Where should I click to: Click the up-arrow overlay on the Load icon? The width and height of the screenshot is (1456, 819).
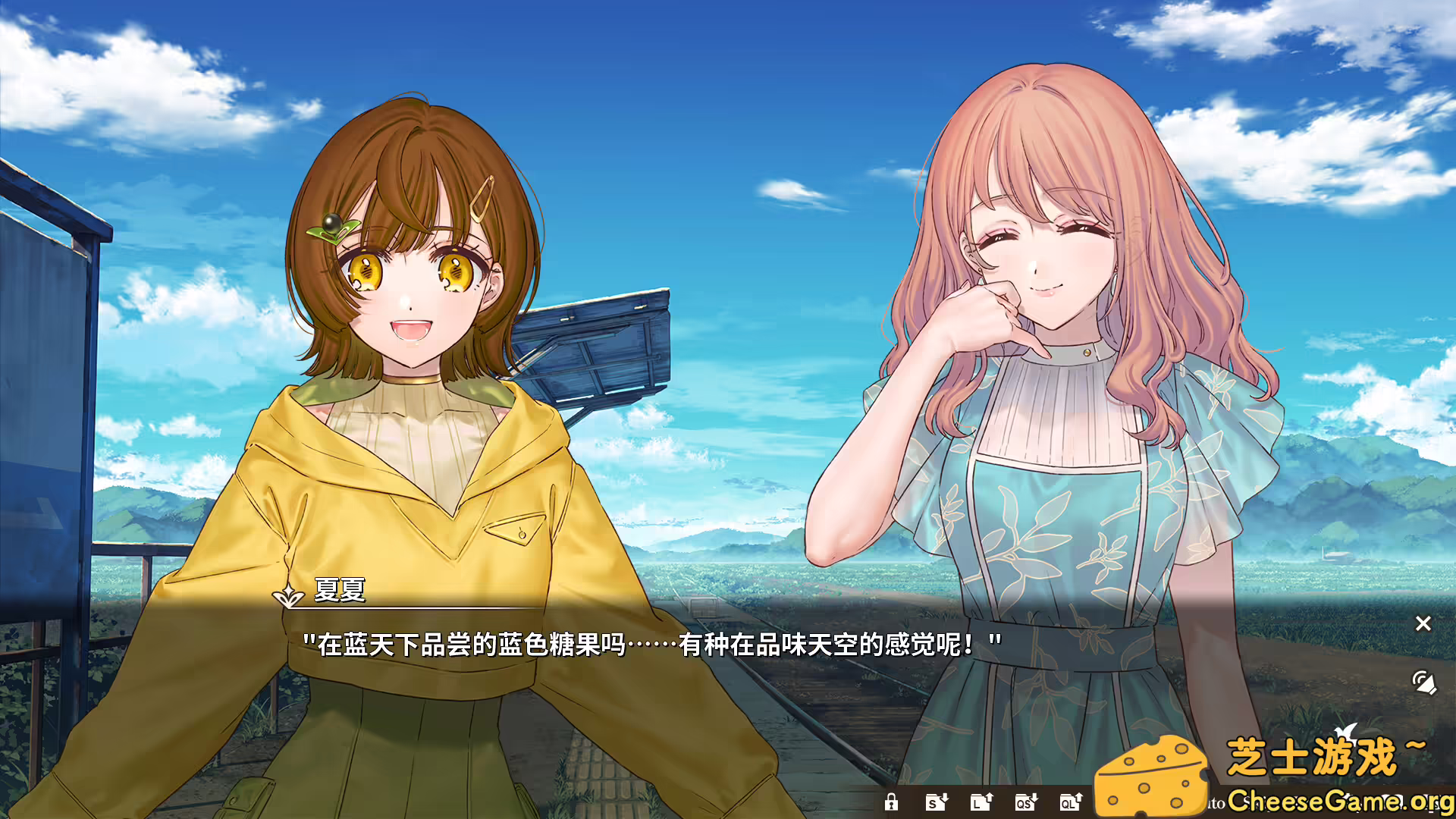(x=989, y=796)
